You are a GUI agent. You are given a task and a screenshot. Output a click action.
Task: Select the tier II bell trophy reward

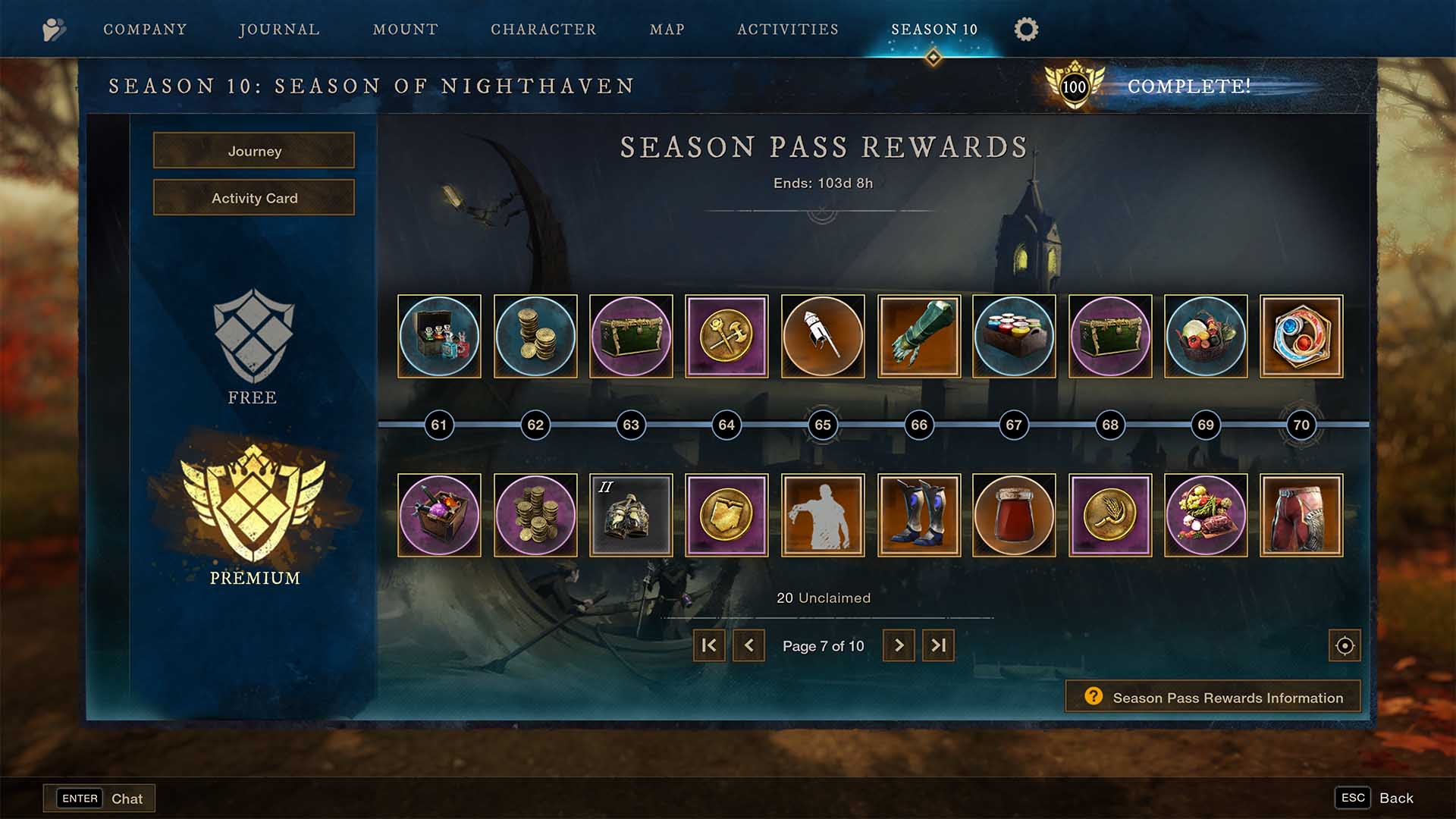click(630, 514)
